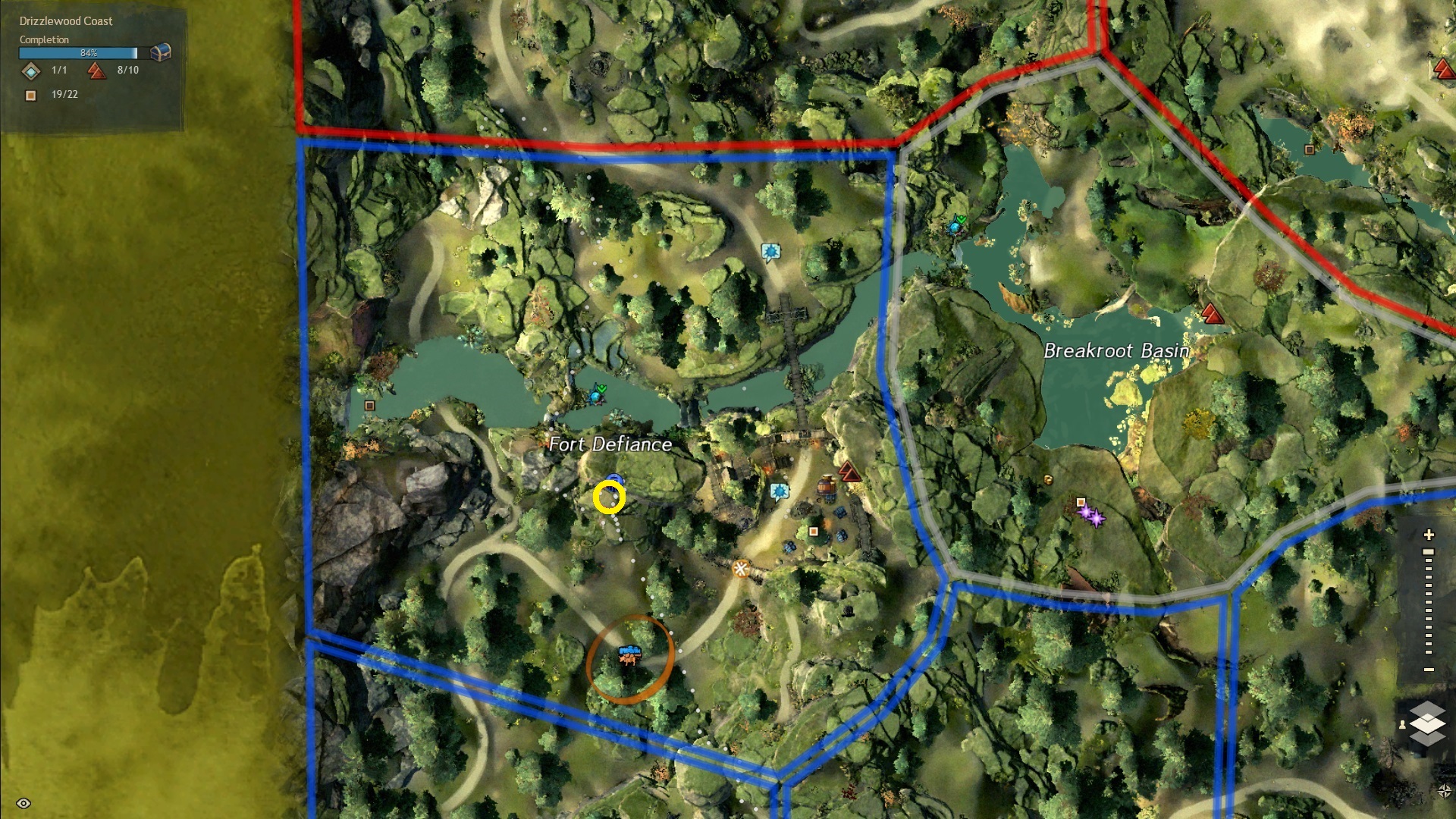Select the red triangles marker beside Fort Defiance
The height and width of the screenshot is (819, 1456).
pyautogui.click(x=849, y=472)
